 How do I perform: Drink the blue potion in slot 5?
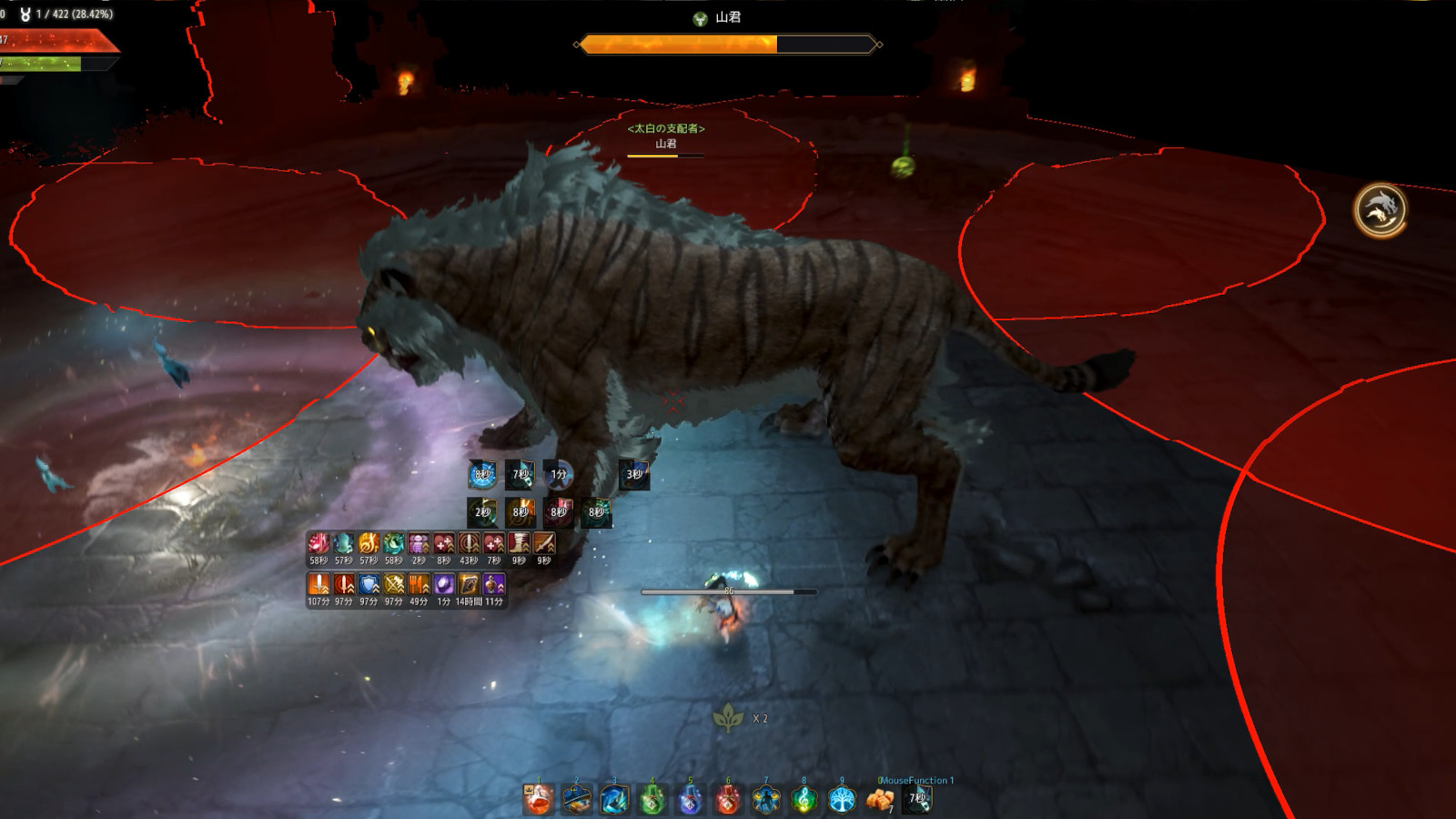point(690,800)
